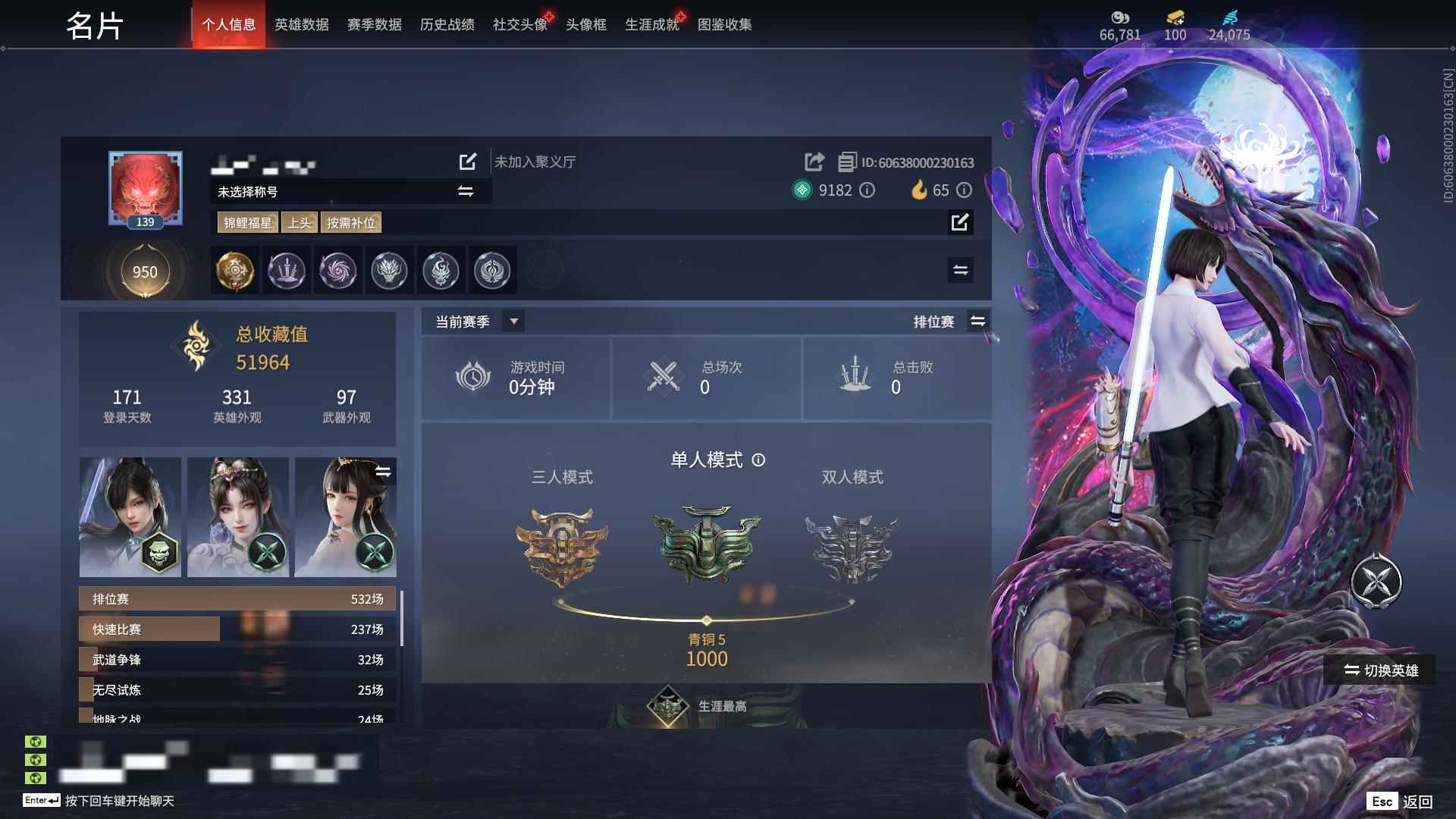The height and width of the screenshot is (819, 1456).
Task: Open the 图鉴收集 menu item
Action: (x=725, y=24)
